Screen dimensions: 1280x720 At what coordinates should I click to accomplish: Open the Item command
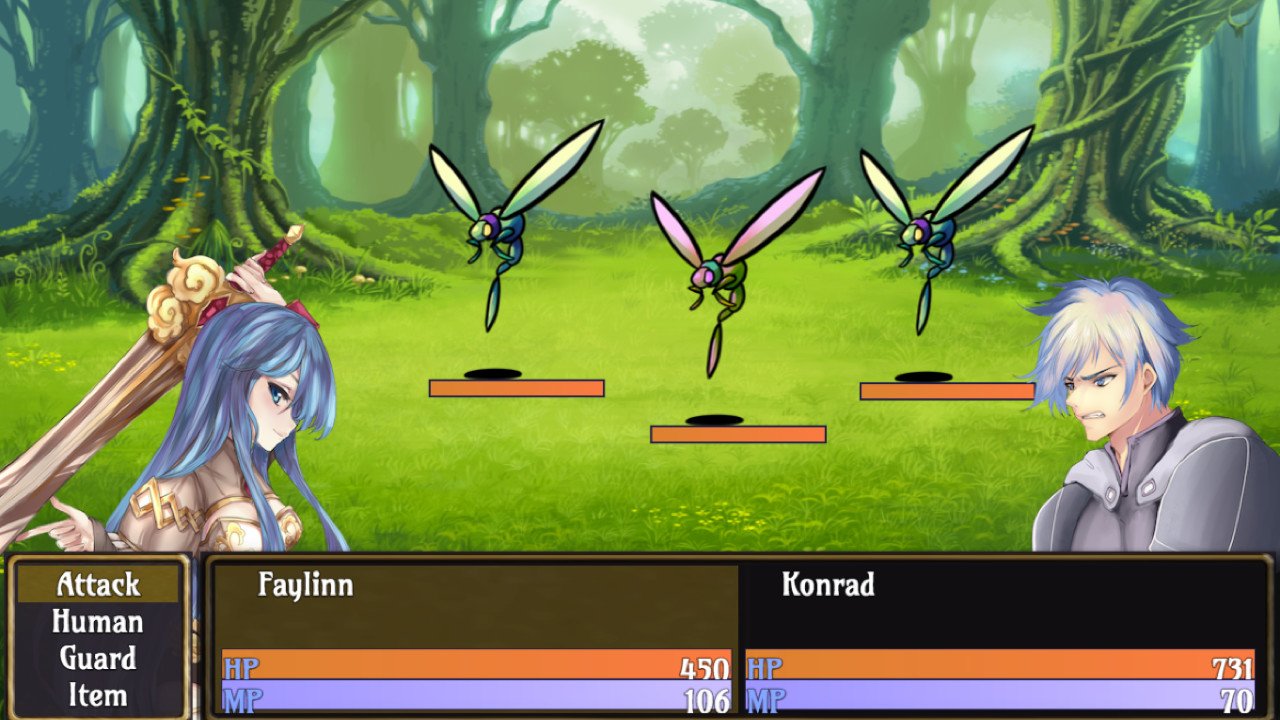tap(98, 694)
